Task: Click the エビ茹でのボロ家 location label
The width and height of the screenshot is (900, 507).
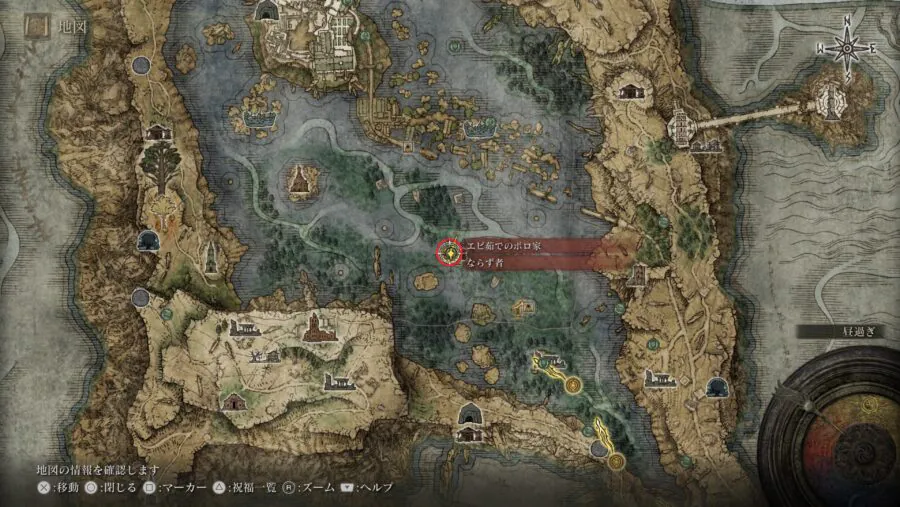Action: [x=503, y=246]
